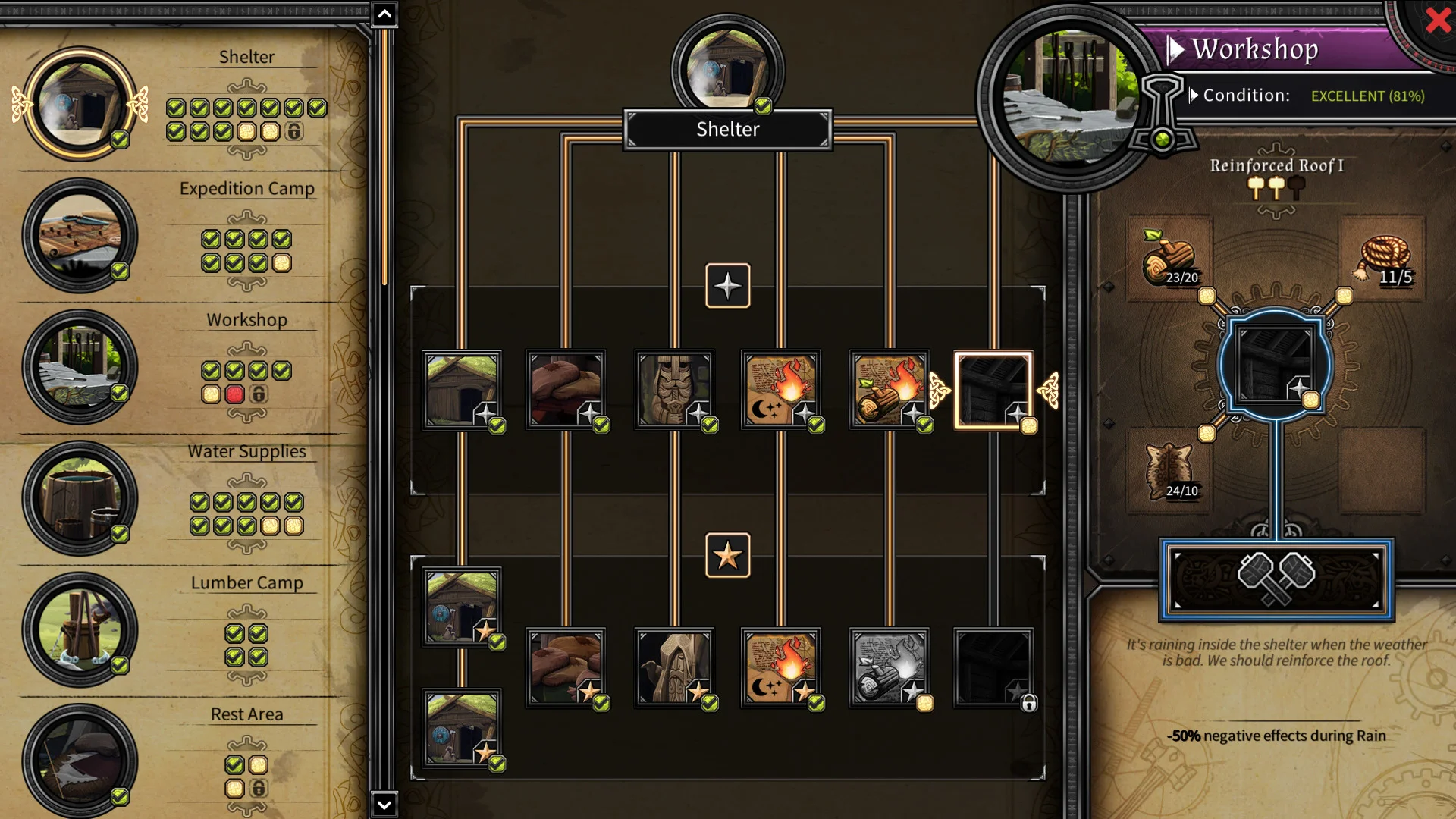The height and width of the screenshot is (819, 1456).
Task: Click the wood logs resource slot
Action: [x=1169, y=259]
